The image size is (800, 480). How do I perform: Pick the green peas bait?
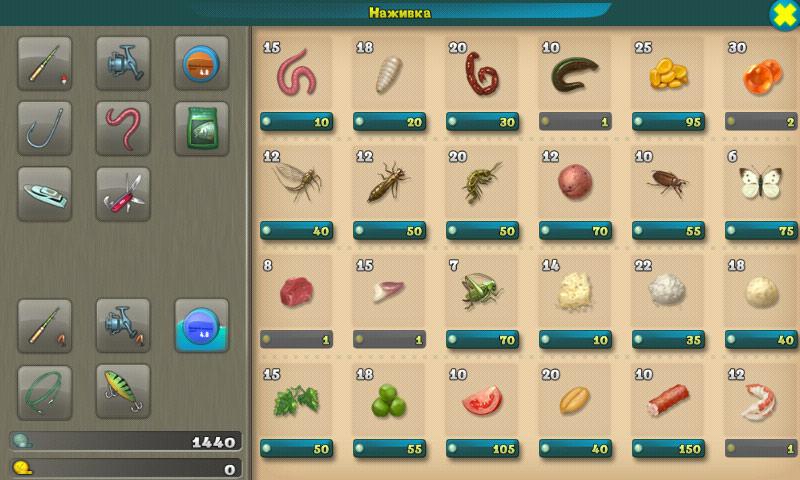click(x=389, y=401)
